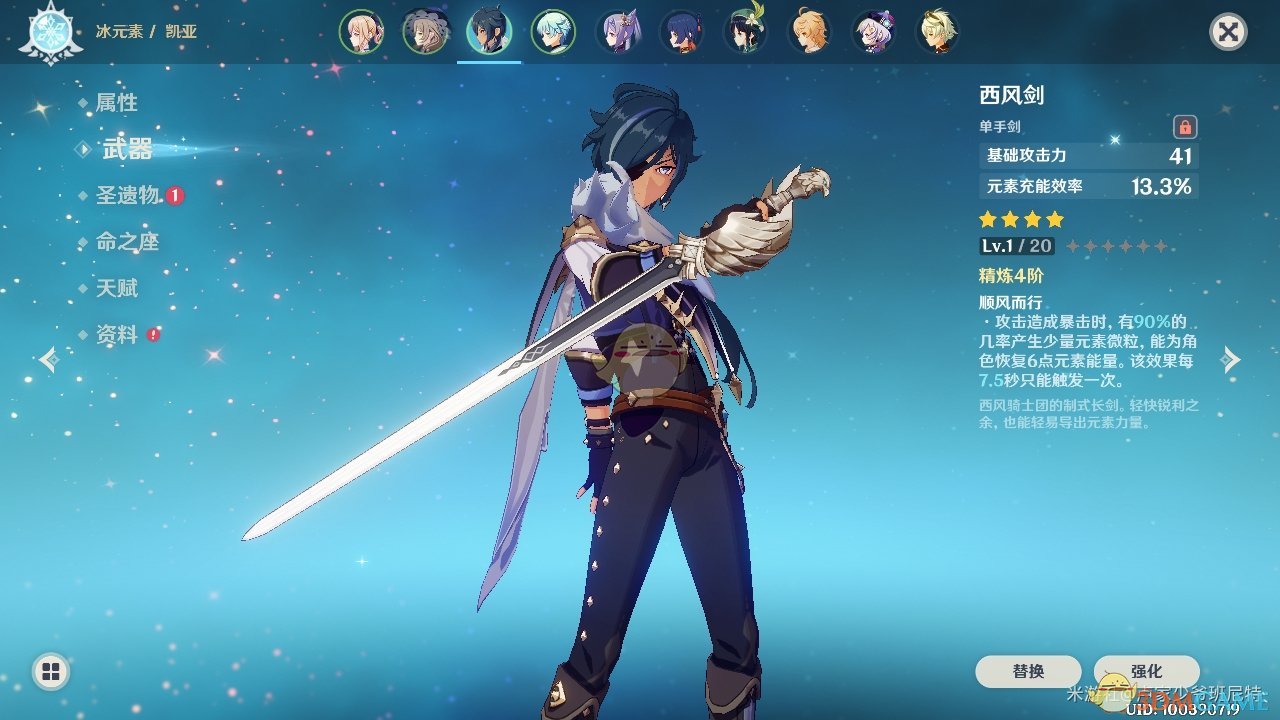Toggle the red weapon lock icon
The image size is (1280, 720).
pos(1185,127)
